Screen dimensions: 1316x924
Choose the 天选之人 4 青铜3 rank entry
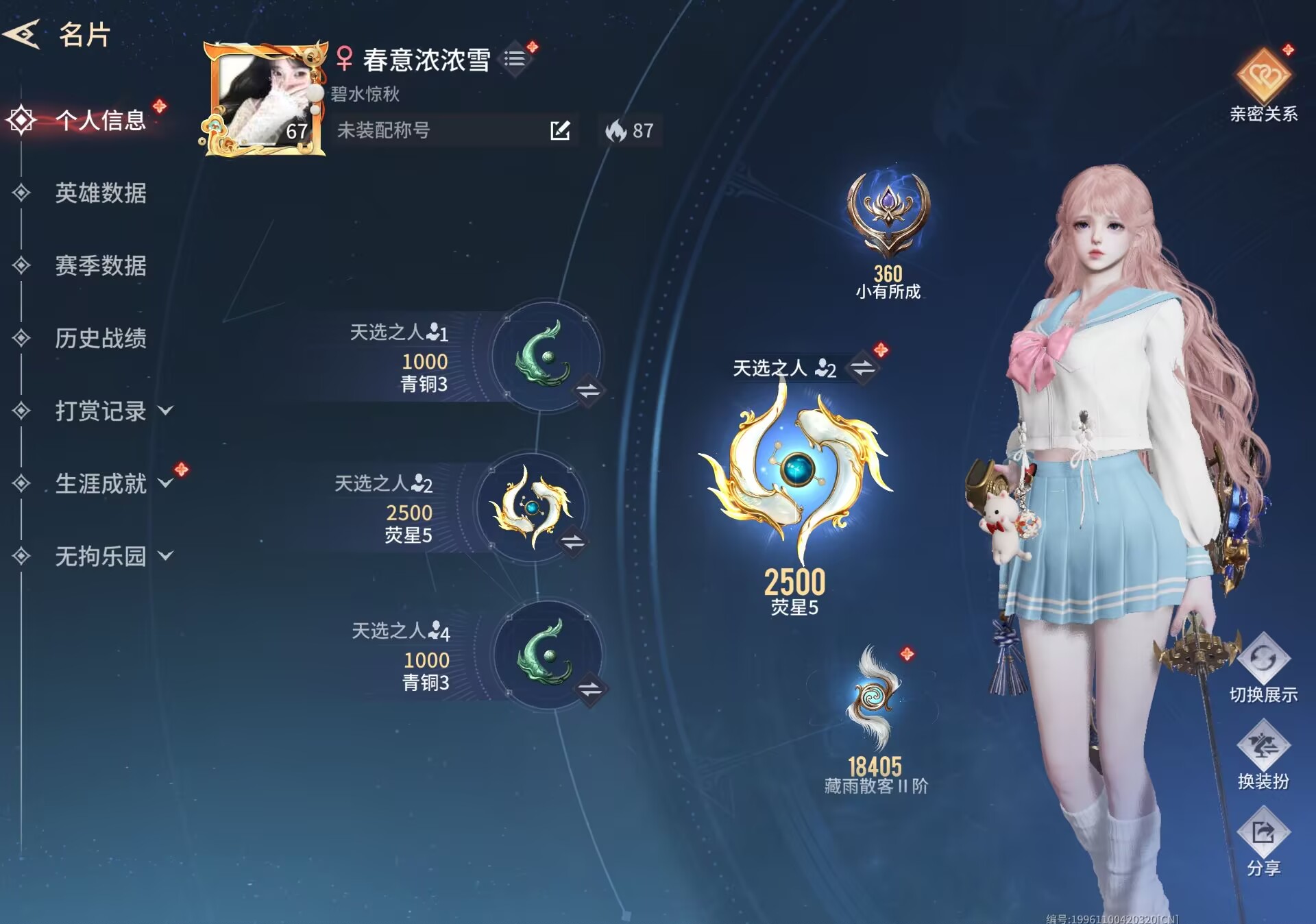546,655
